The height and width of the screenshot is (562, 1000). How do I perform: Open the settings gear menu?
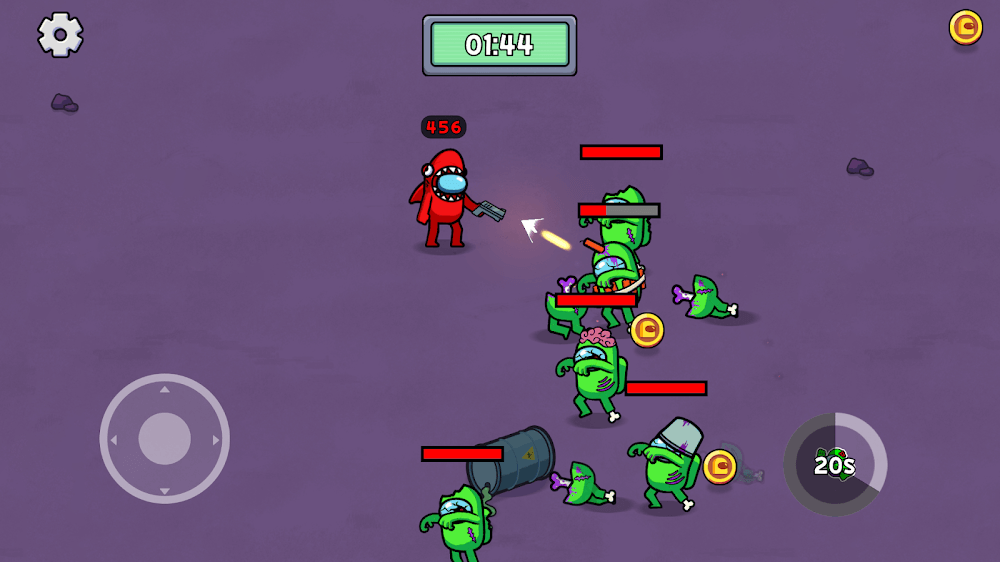(60, 35)
